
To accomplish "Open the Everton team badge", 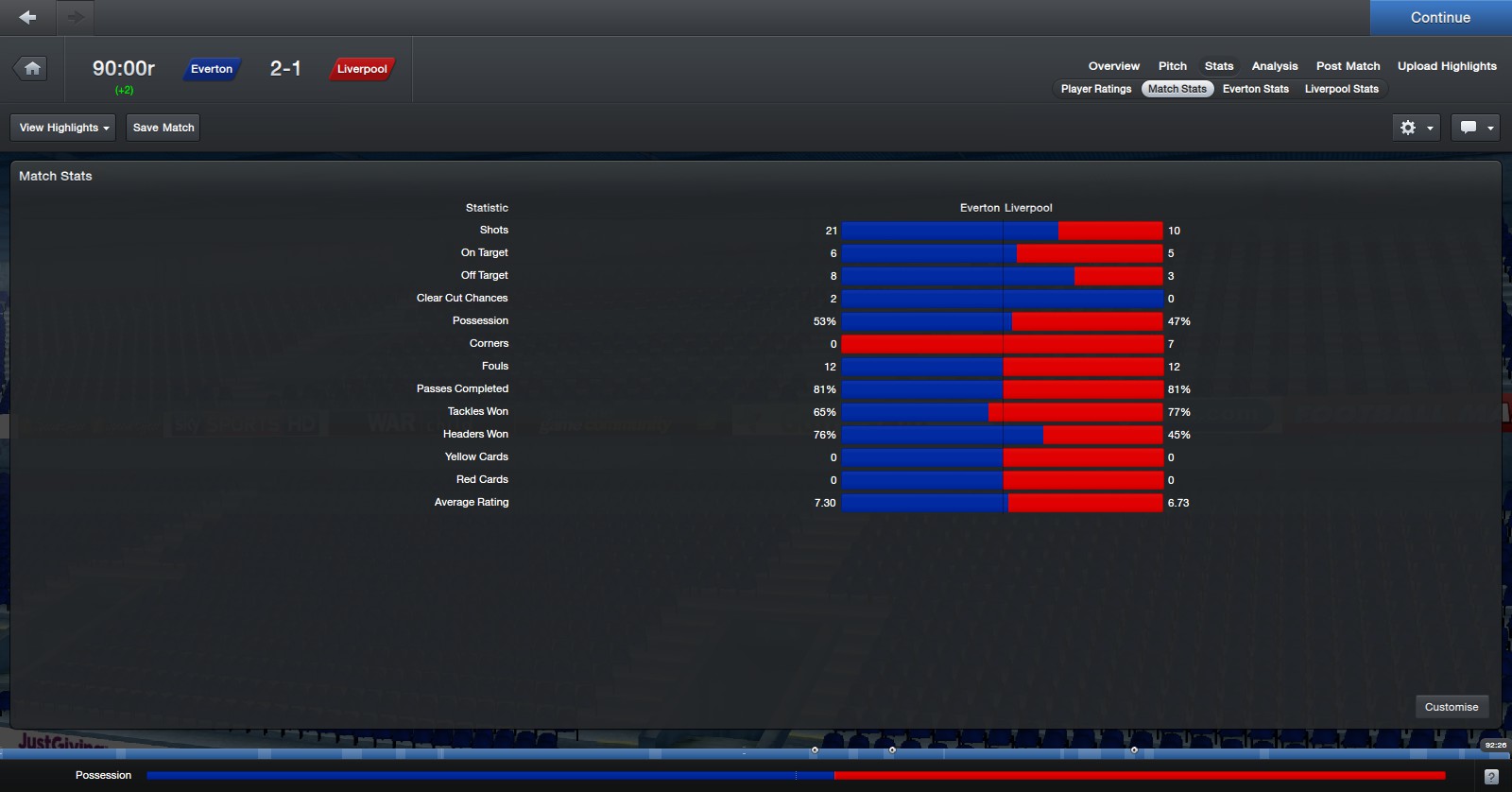I will (x=212, y=69).
